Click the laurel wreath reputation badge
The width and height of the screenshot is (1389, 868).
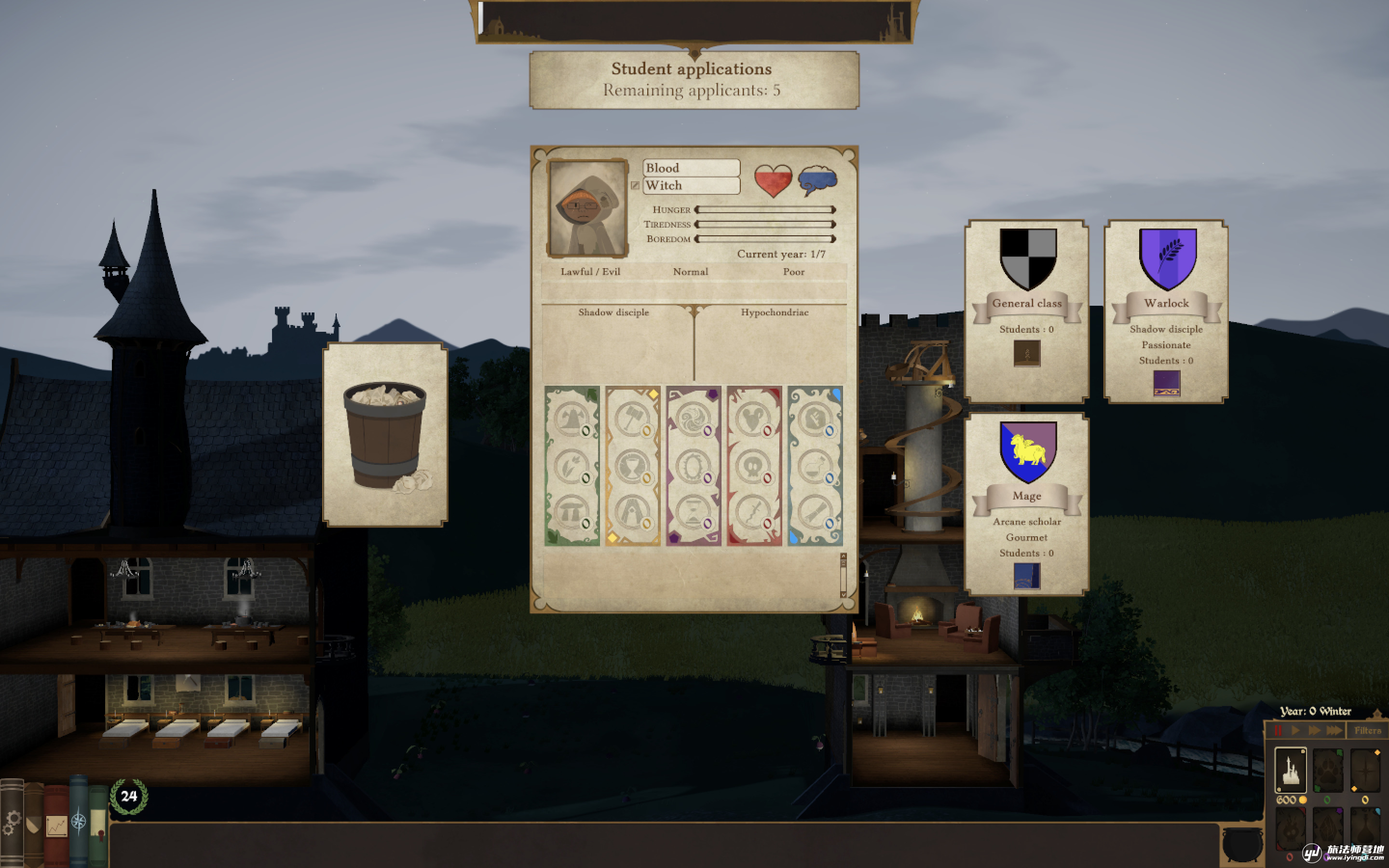[129, 796]
